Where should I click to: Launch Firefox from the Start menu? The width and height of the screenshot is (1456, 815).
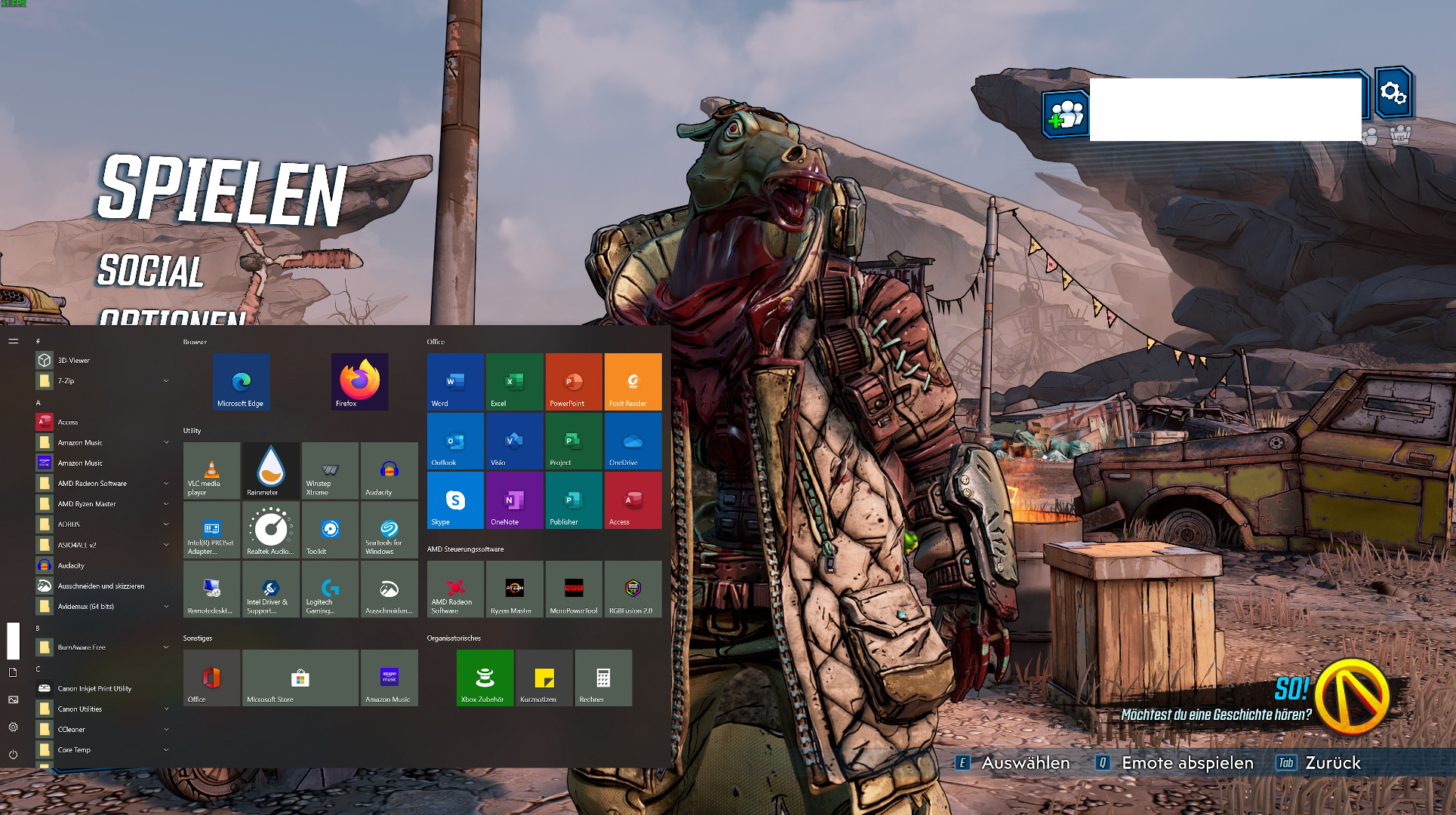(x=359, y=382)
